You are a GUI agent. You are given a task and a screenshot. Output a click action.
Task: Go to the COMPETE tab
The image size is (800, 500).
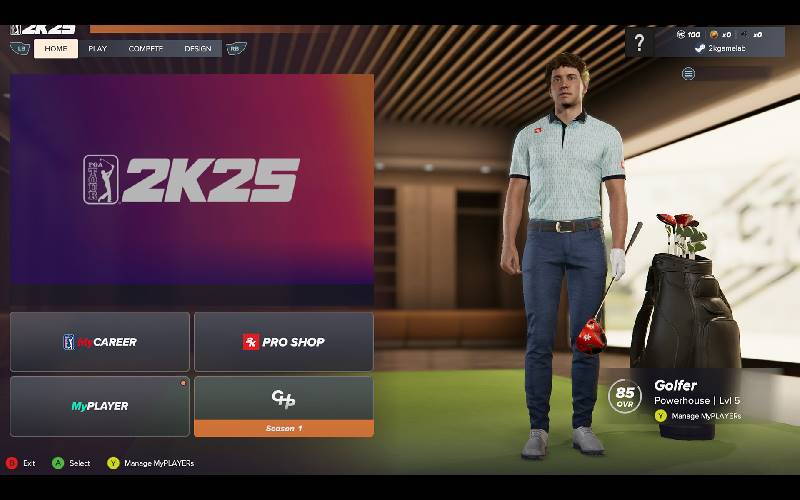[x=145, y=48]
